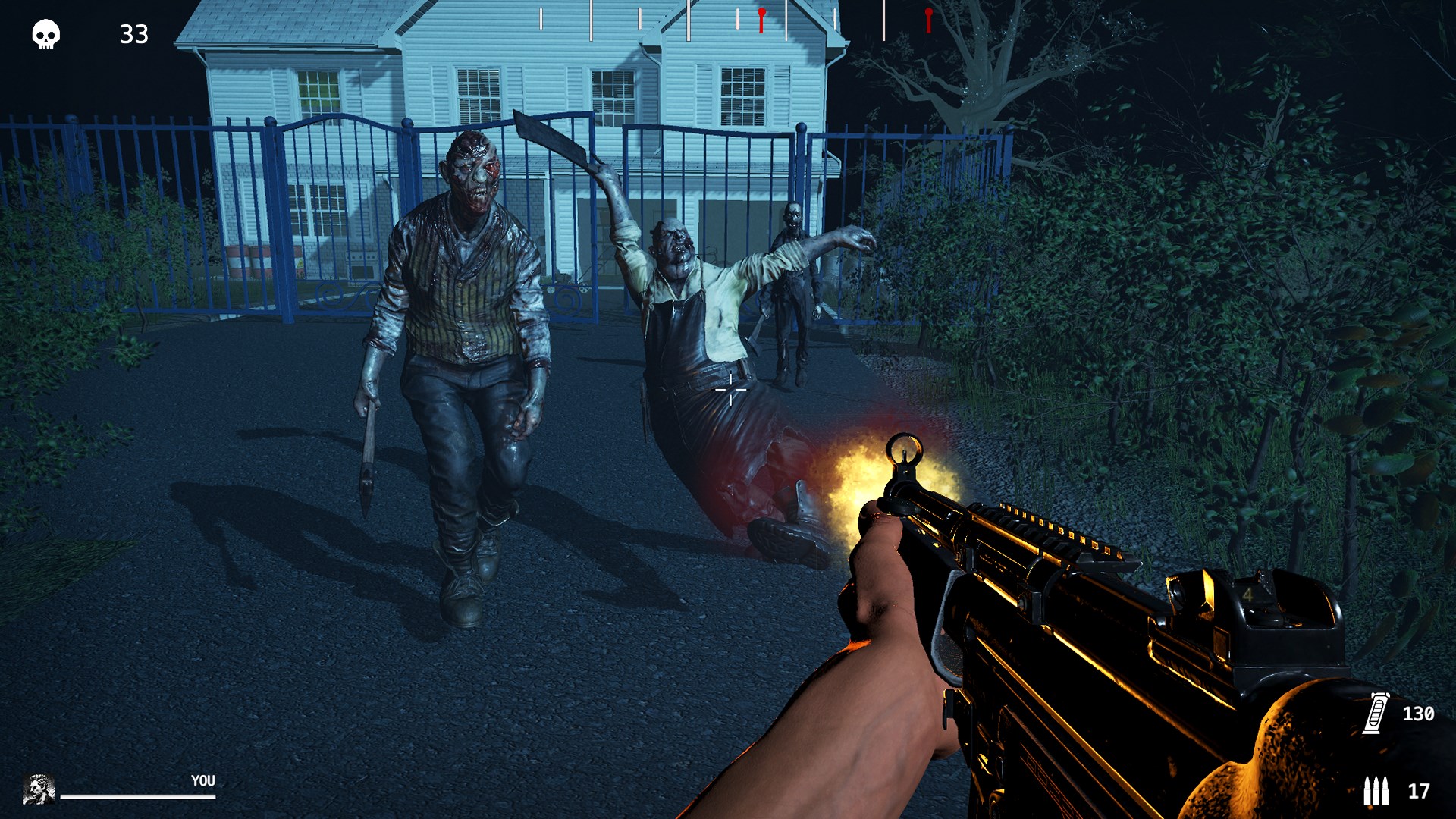Click the rightmost red enemy marker on compass
1456x819 pixels.
[928, 20]
